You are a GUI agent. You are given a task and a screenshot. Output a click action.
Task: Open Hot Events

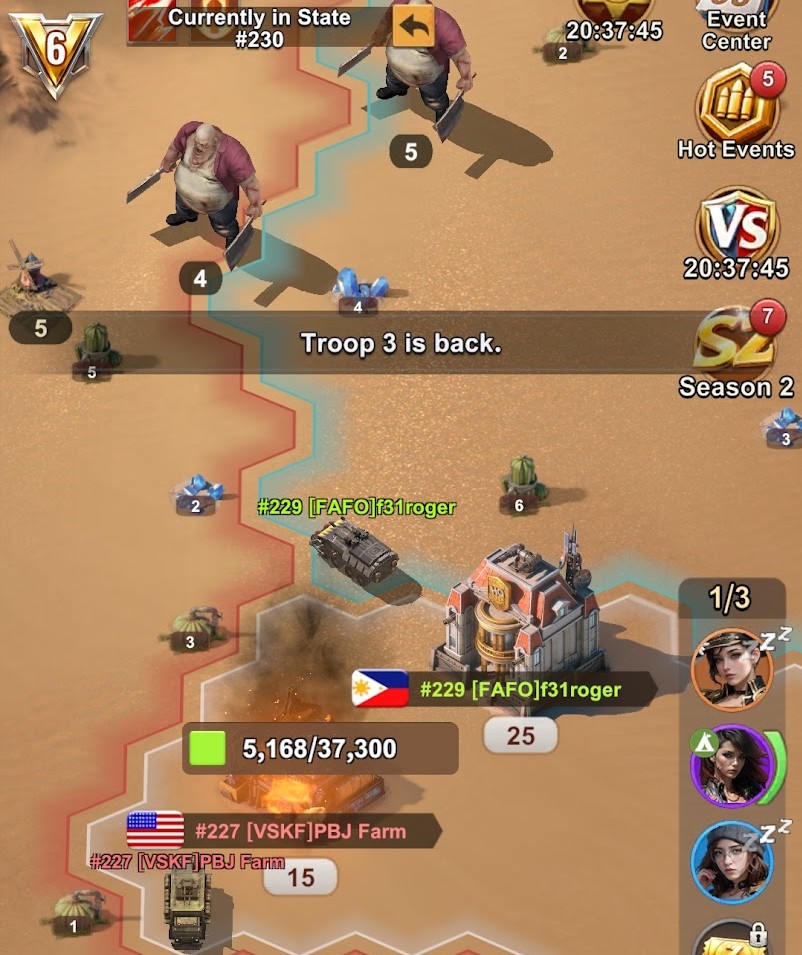[737, 108]
